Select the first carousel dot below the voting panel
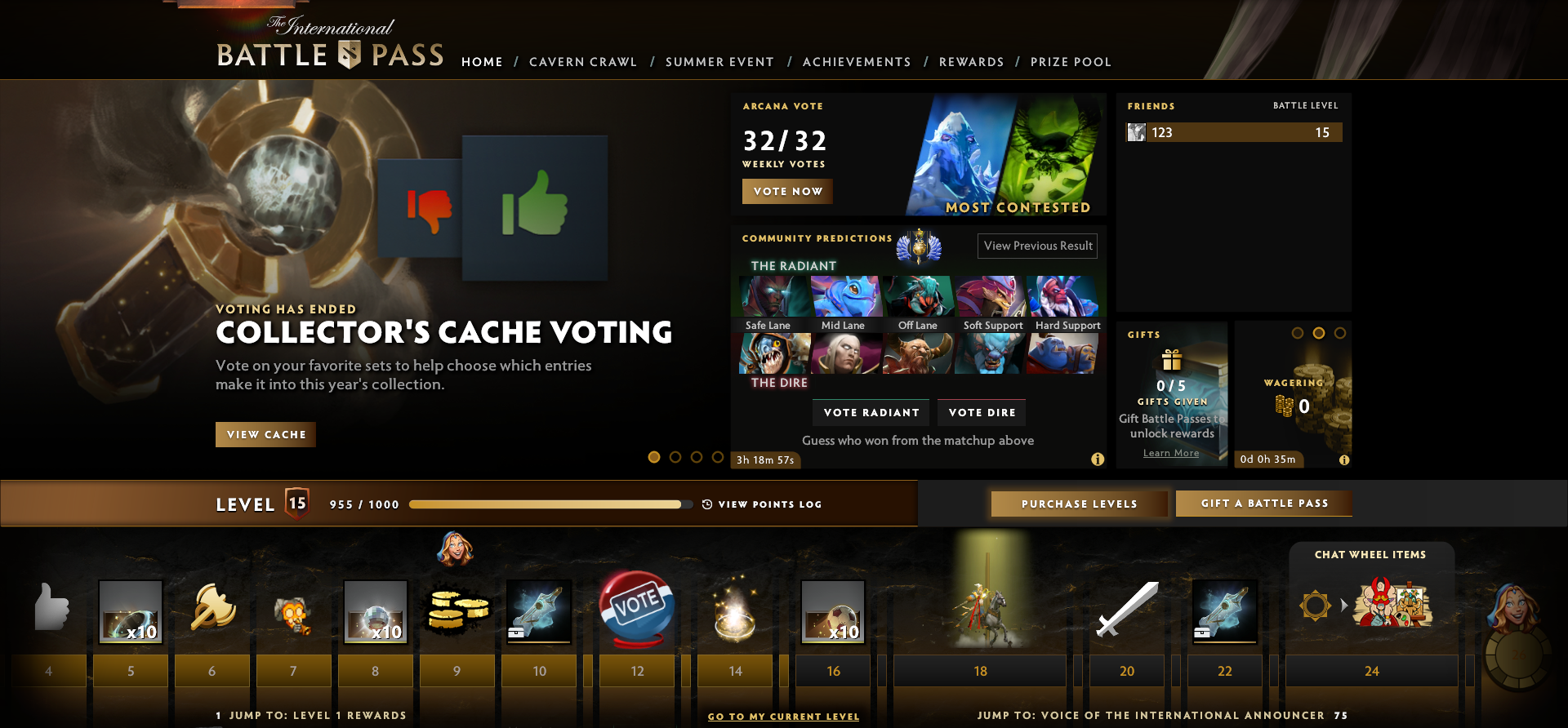The width and height of the screenshot is (1568, 728). pyautogui.click(x=653, y=458)
